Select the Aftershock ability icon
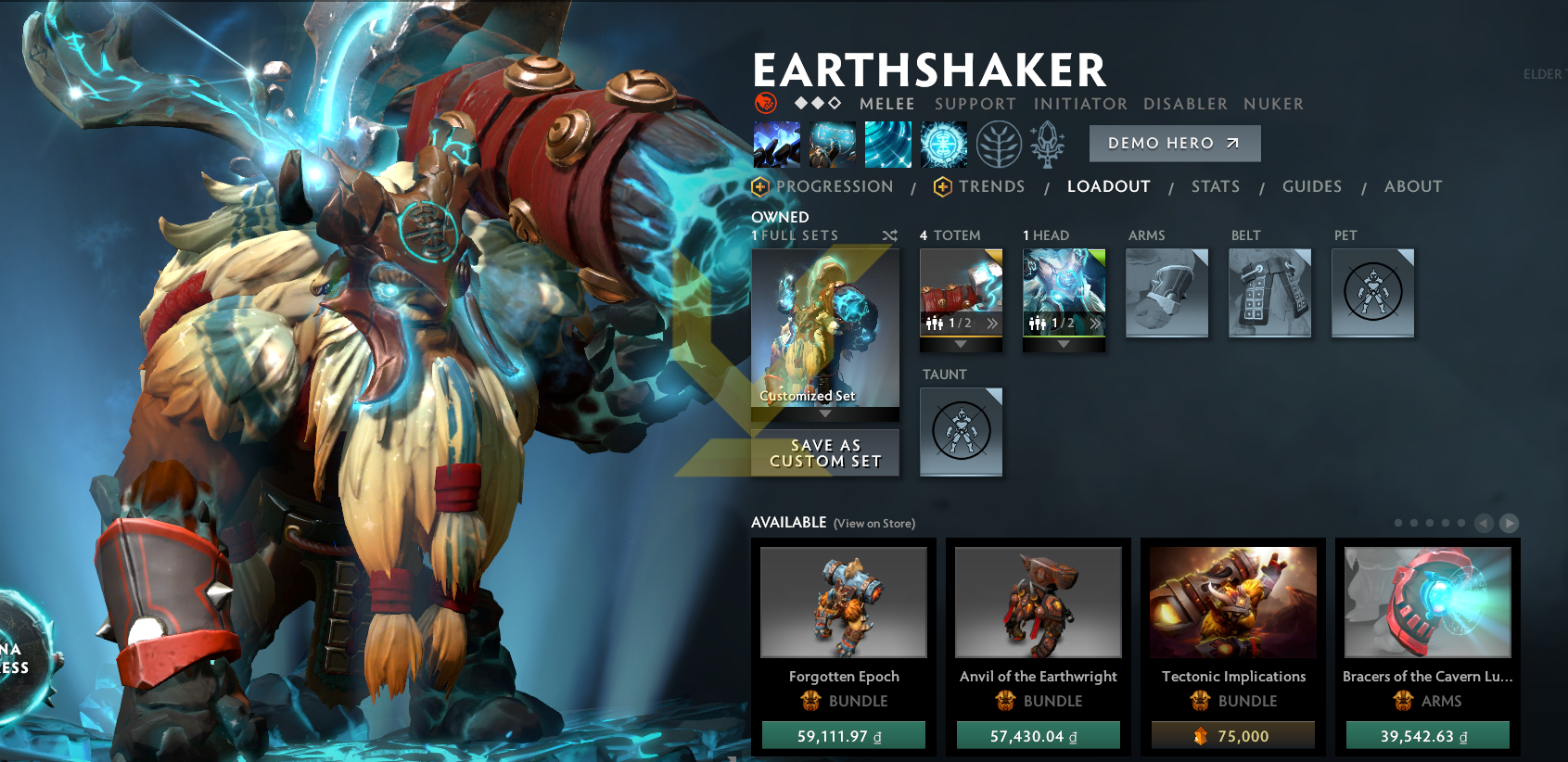 pyautogui.click(x=888, y=144)
